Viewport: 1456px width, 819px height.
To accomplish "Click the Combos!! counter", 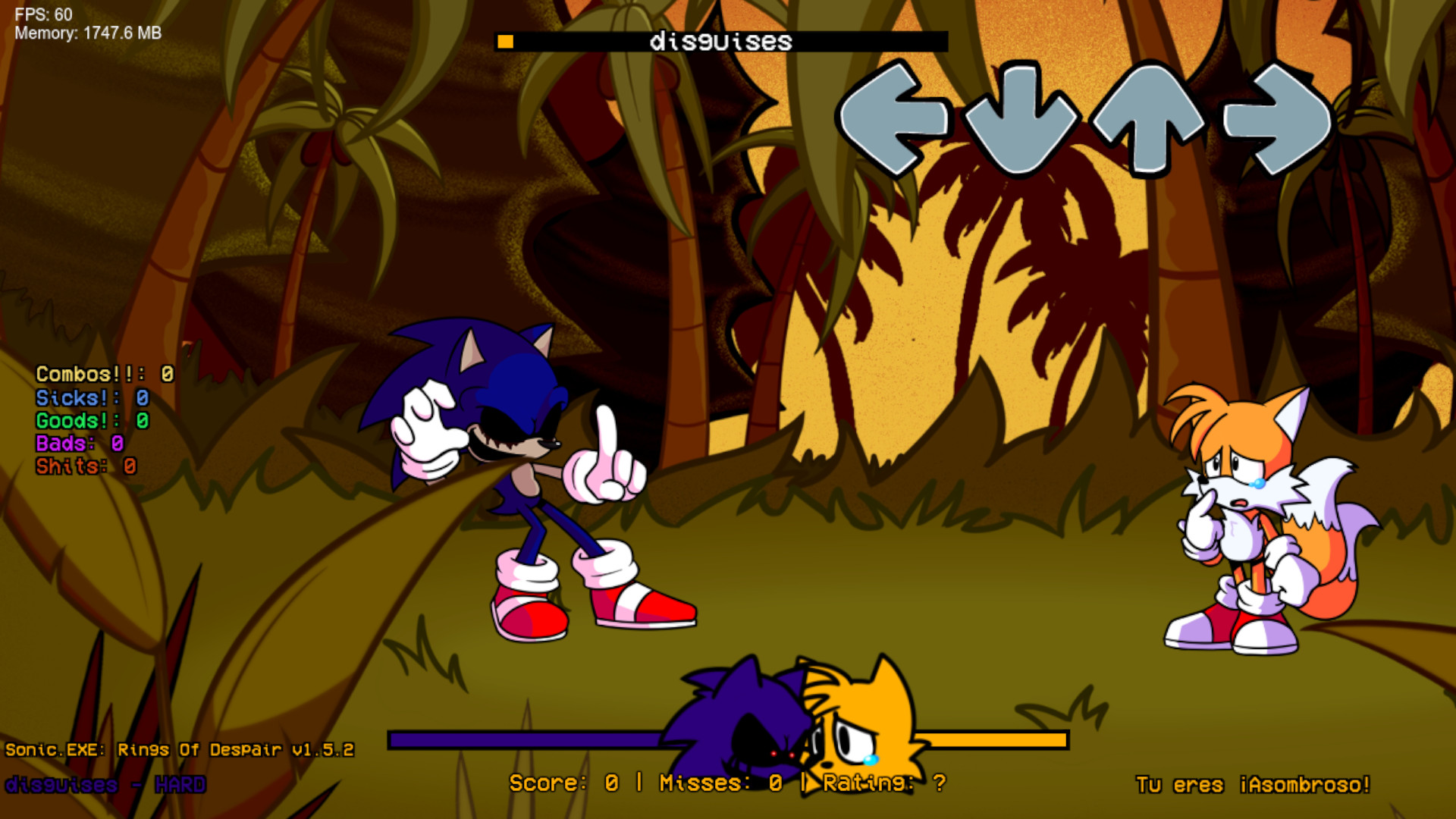I will [x=104, y=374].
